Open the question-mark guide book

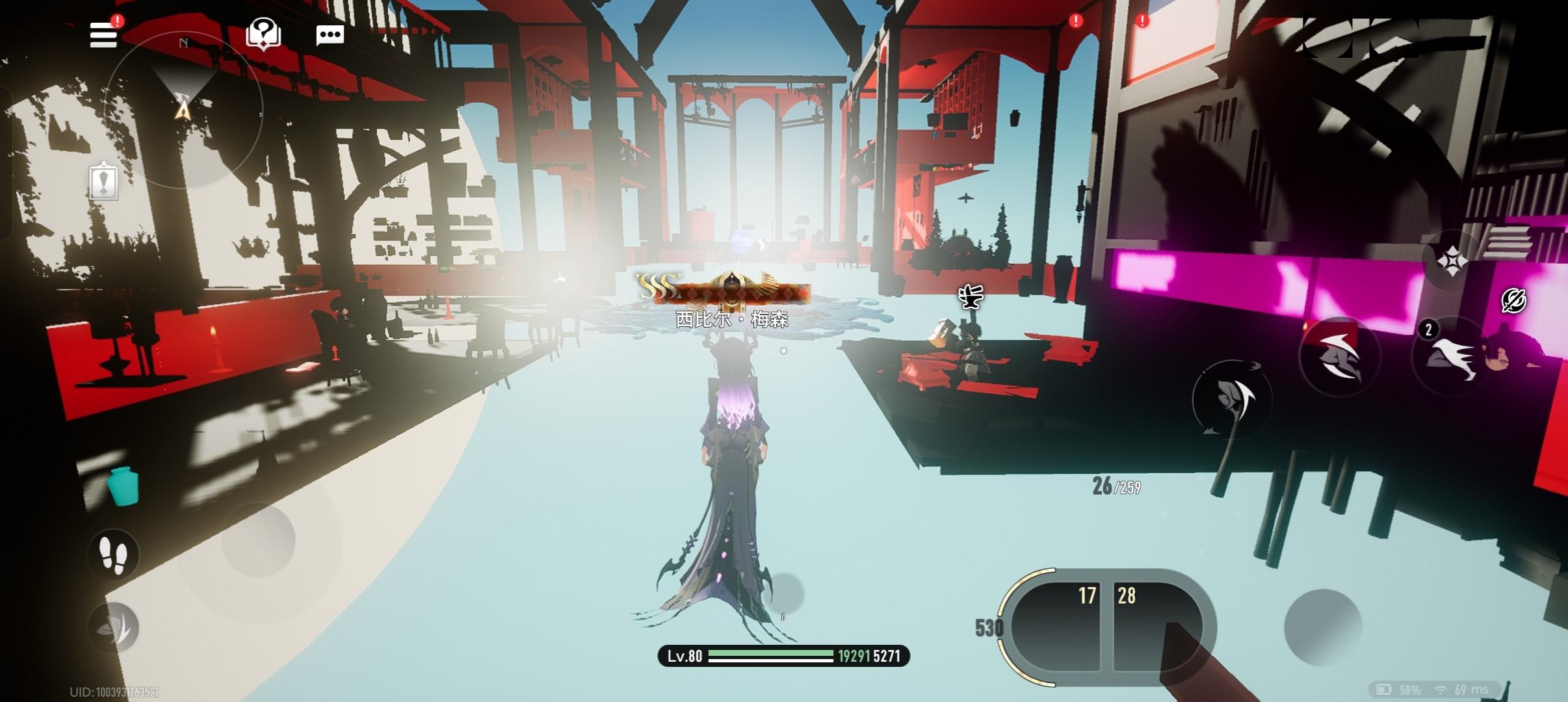[263, 34]
